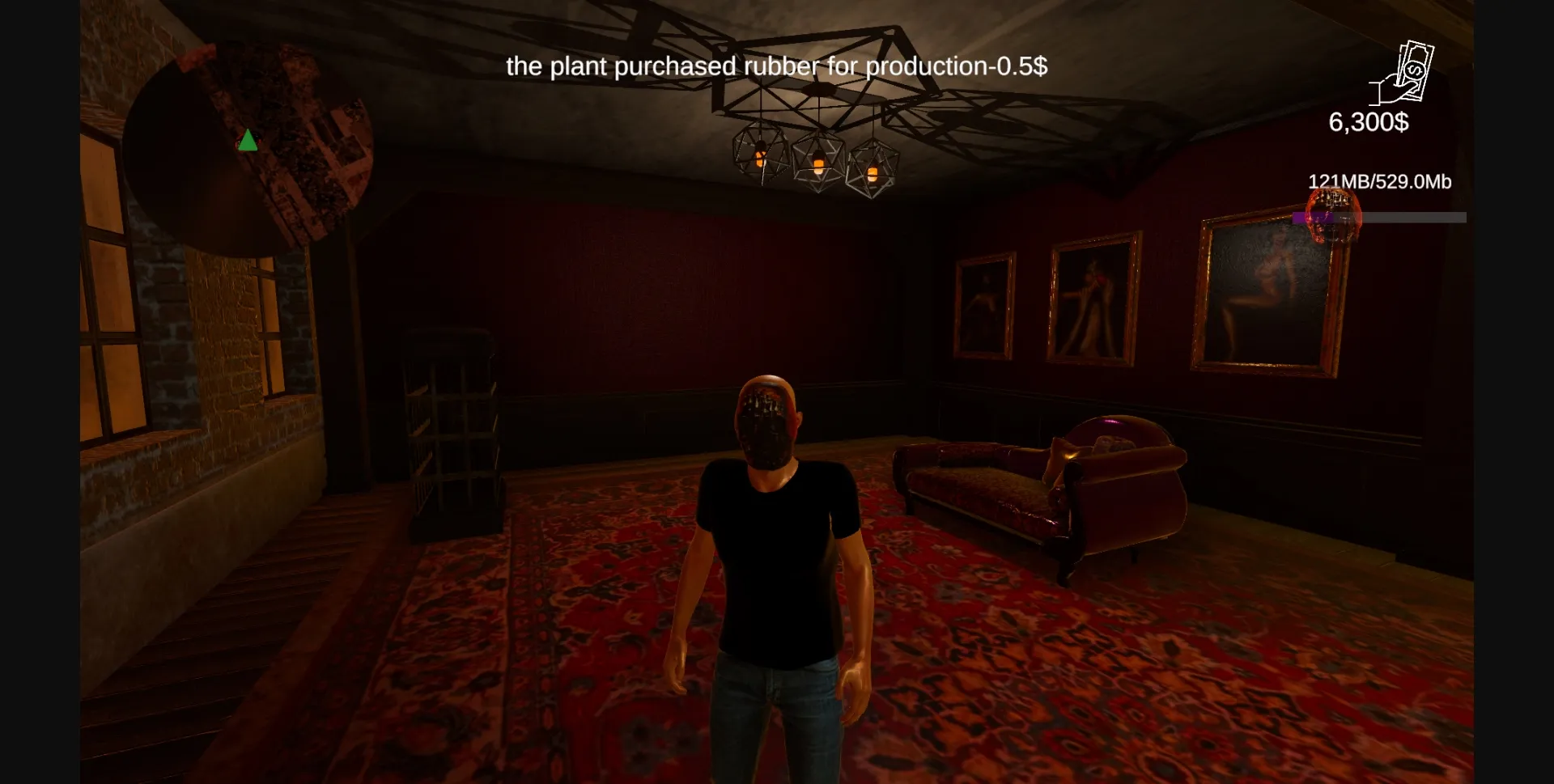Viewport: 1554px width, 784px height.
Task: Select the green player marker on the minimap
Action: click(x=248, y=141)
